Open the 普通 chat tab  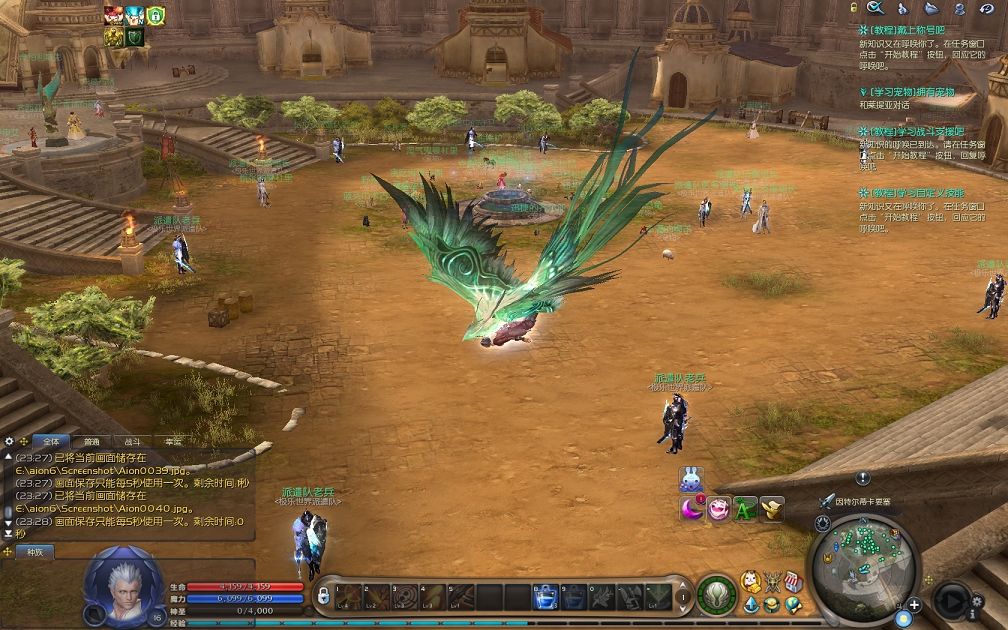point(92,441)
